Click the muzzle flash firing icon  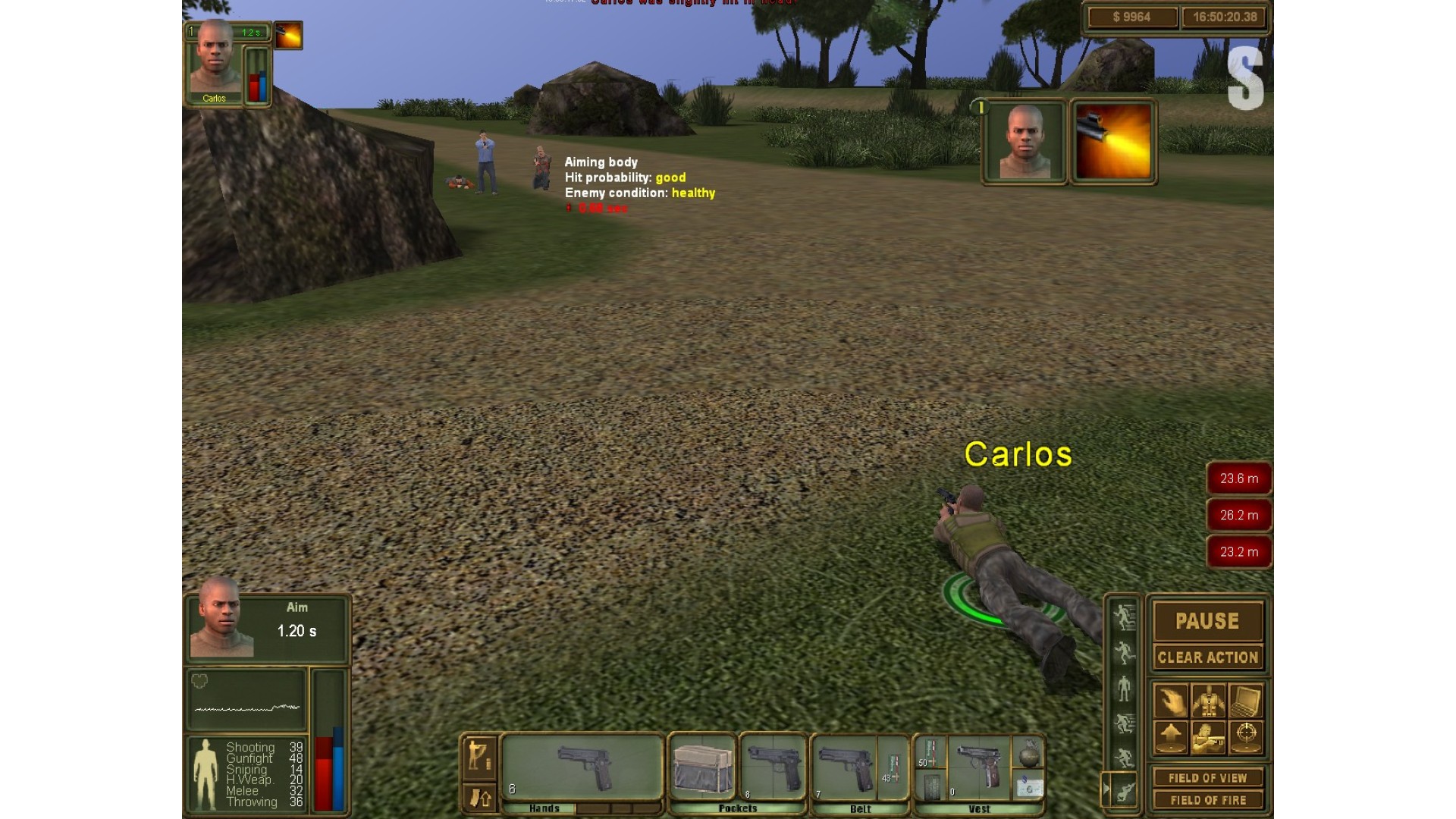coord(1112,142)
